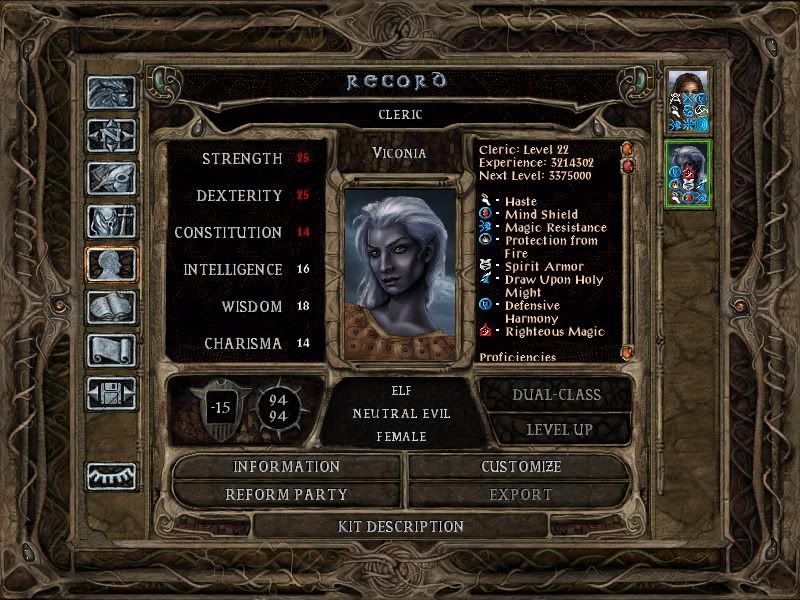The width and height of the screenshot is (800, 600).
Task: Open the area map compass icon
Action: (111, 135)
